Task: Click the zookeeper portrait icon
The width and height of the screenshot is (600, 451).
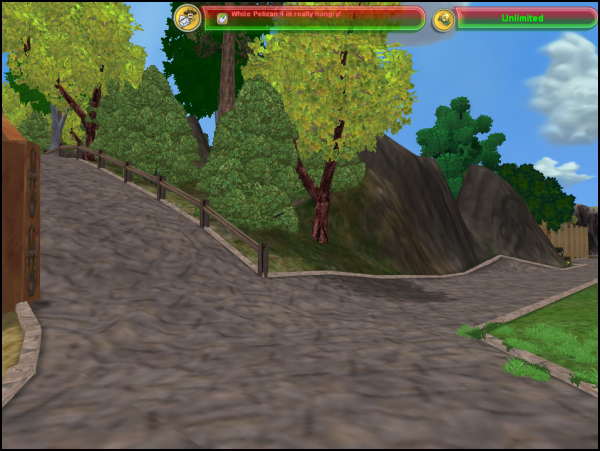Action: (x=187, y=17)
